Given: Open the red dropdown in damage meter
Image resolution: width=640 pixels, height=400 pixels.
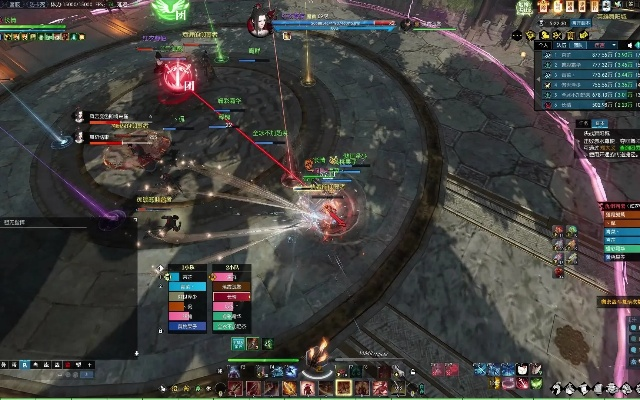Looking at the screenshot, I should click(x=598, y=44).
